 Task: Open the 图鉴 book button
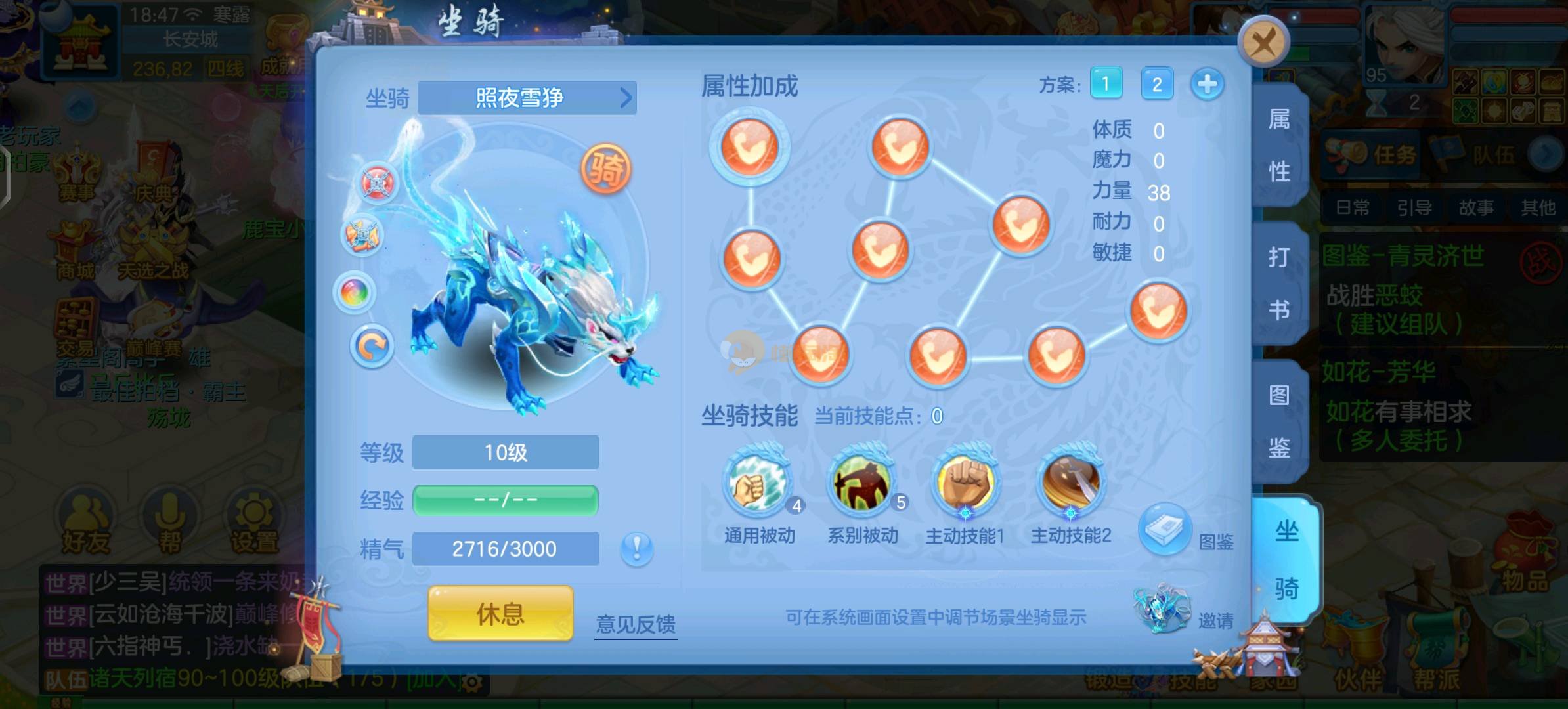pos(1165,529)
